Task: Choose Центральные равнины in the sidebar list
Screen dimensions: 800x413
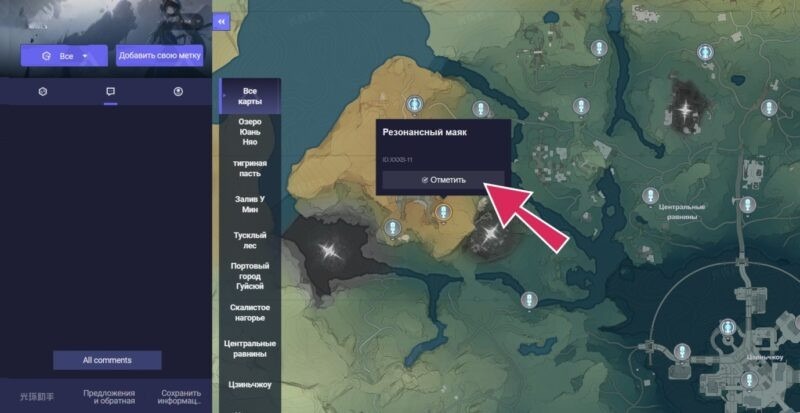Action: pos(250,349)
